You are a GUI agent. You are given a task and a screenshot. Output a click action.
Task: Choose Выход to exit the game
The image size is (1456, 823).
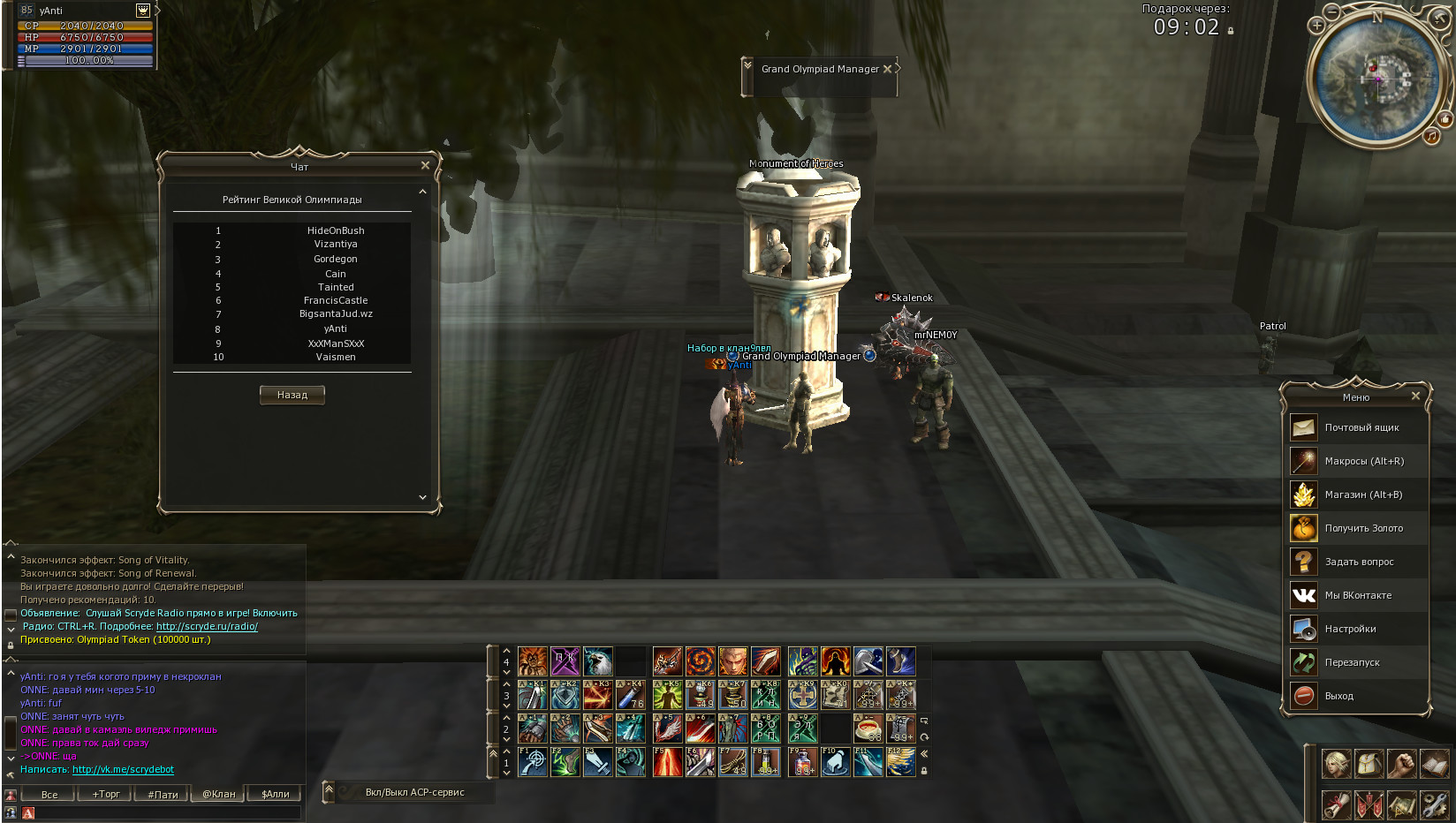pos(1338,696)
